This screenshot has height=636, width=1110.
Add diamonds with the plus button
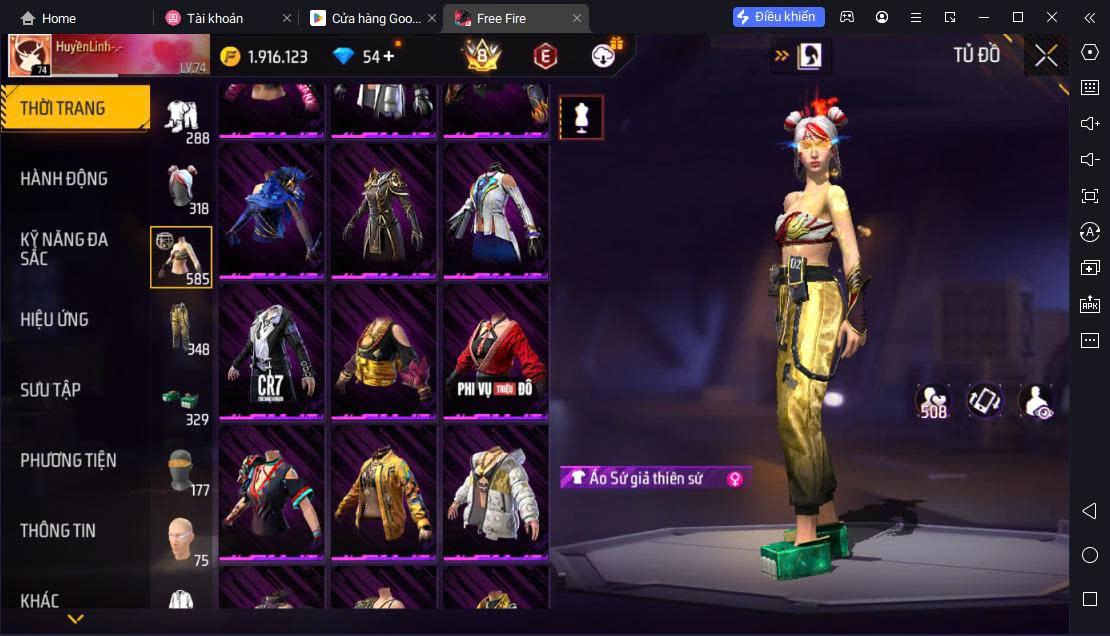coord(388,56)
